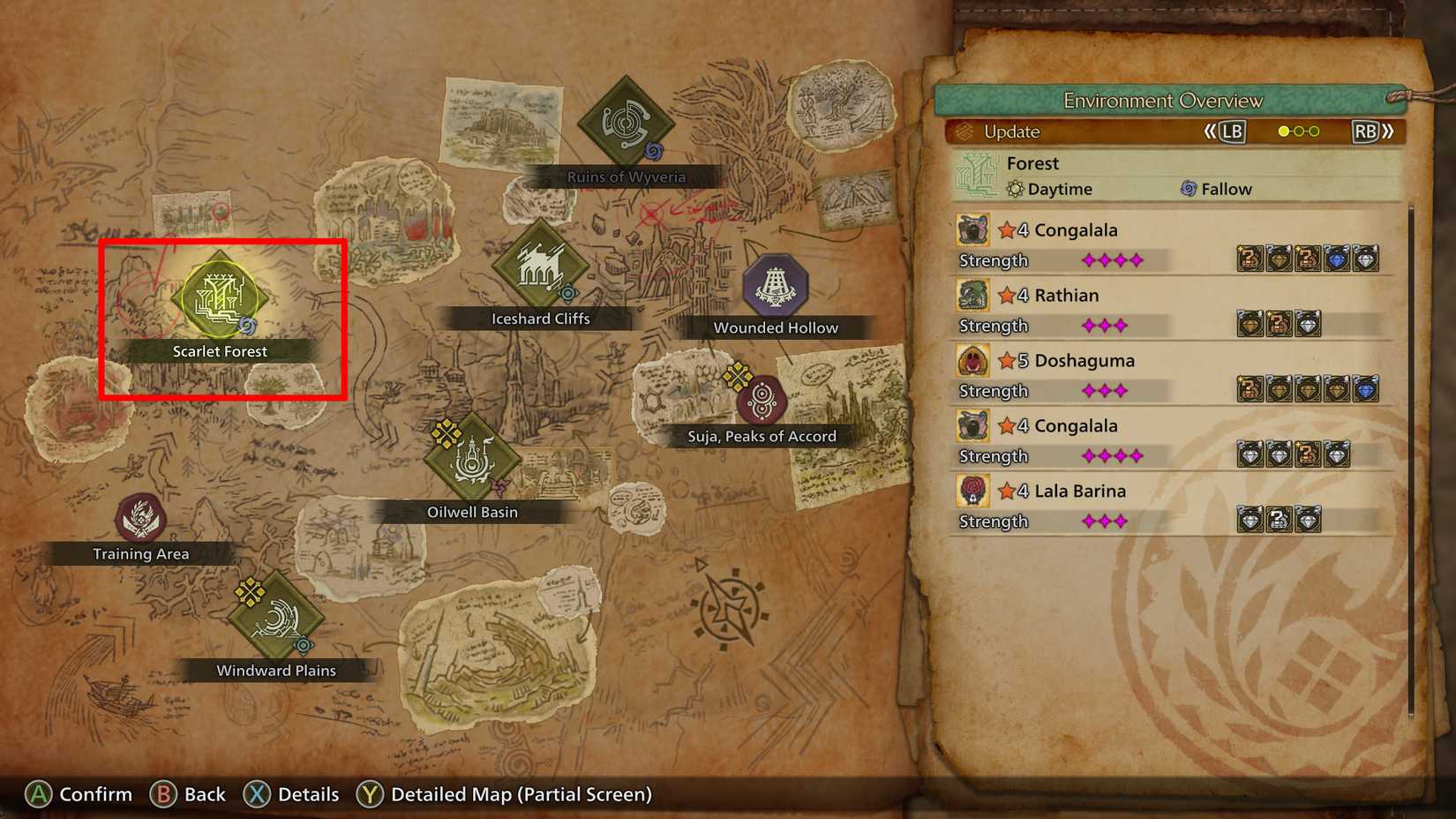Image resolution: width=1456 pixels, height=819 pixels.
Task: Click Congalala's monster portrait thumbnail
Action: tap(972, 229)
